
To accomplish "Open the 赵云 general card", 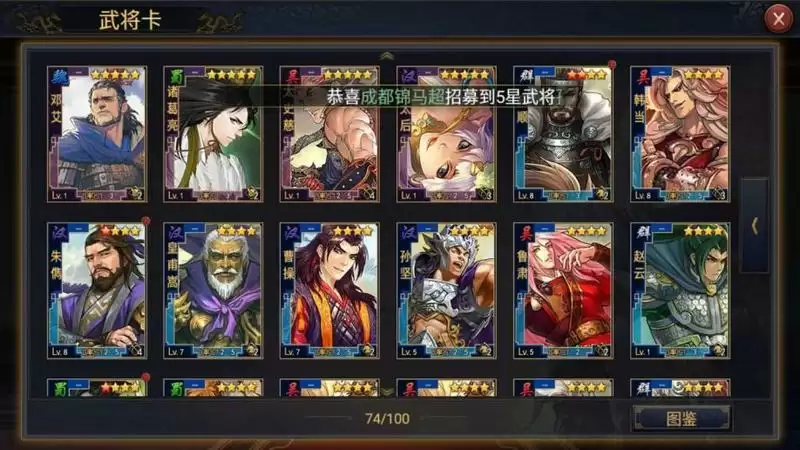I will pos(680,290).
